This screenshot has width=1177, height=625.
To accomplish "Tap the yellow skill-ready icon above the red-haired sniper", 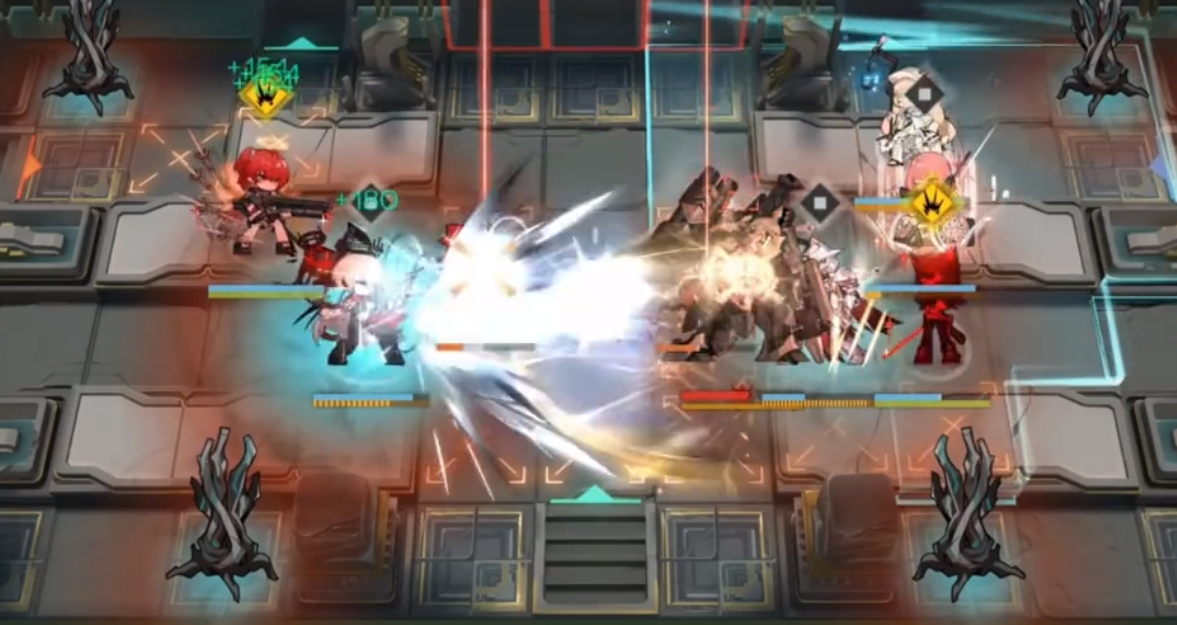I will coord(265,97).
